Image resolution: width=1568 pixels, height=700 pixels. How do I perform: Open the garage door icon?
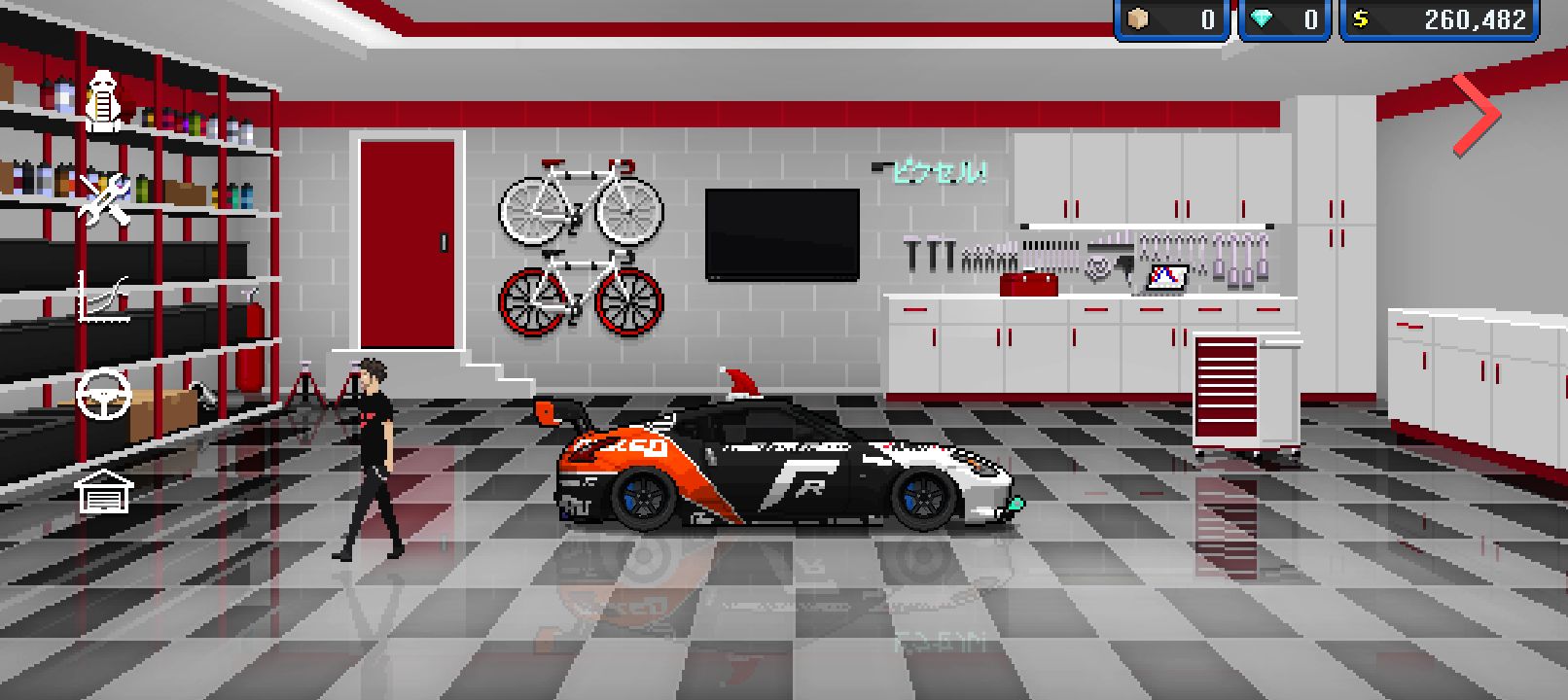pos(104,491)
